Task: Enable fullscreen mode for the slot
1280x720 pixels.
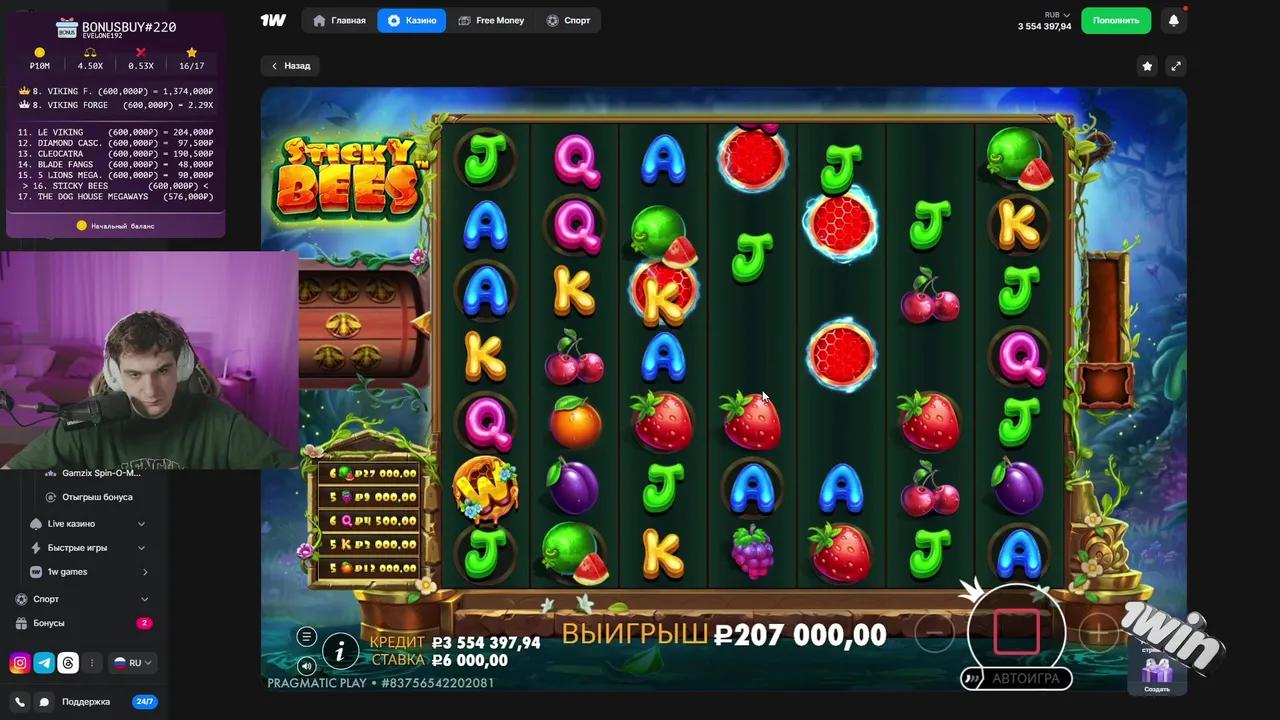Action: [x=1176, y=65]
